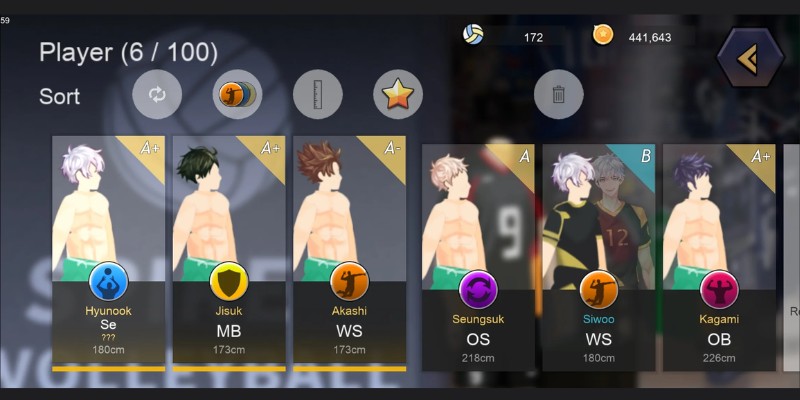Click the refresh sort order button
Screen dimensions: 800x400
point(157,95)
